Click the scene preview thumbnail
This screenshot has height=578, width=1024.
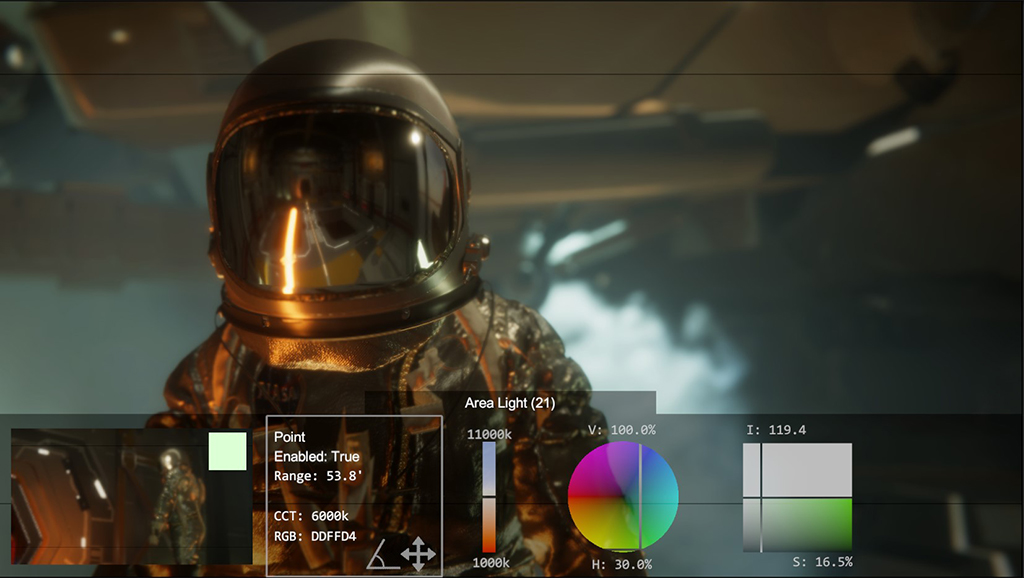pos(110,497)
